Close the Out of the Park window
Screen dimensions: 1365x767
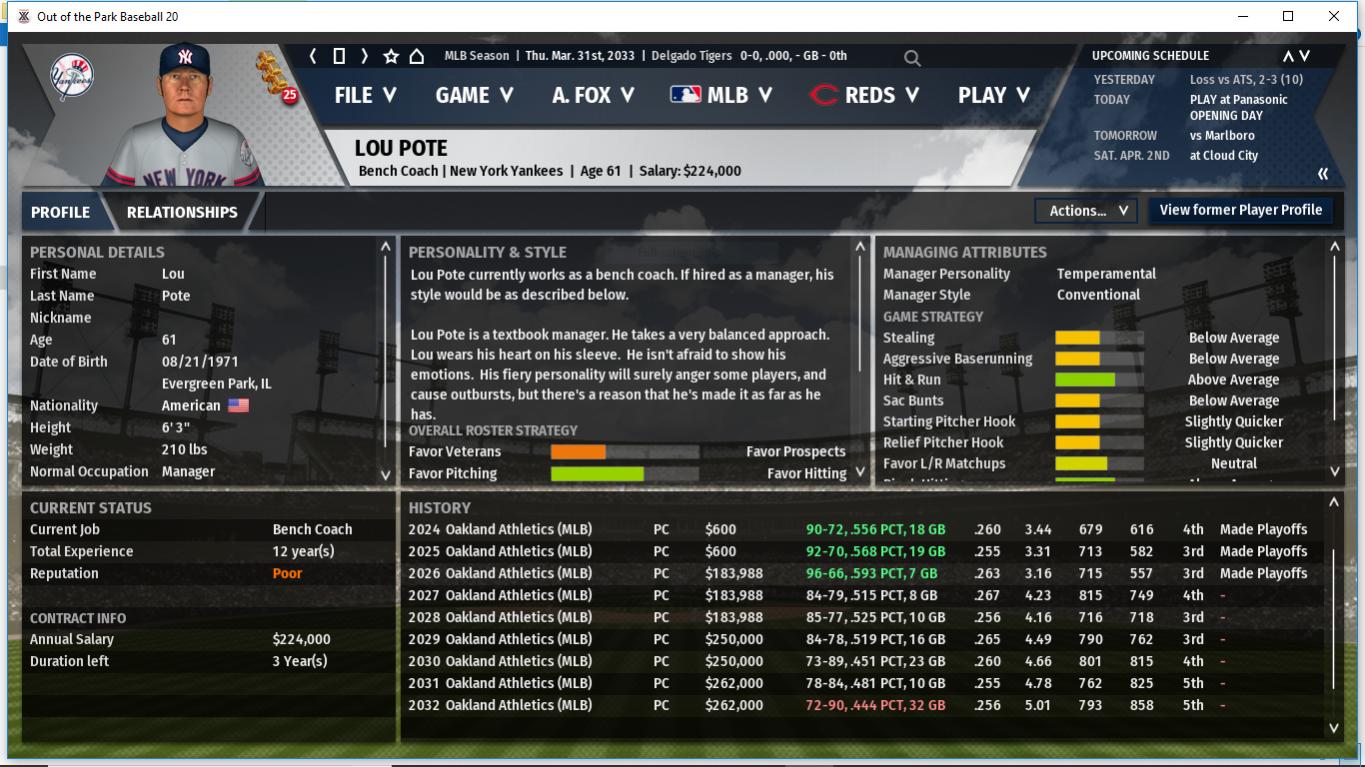click(1334, 16)
